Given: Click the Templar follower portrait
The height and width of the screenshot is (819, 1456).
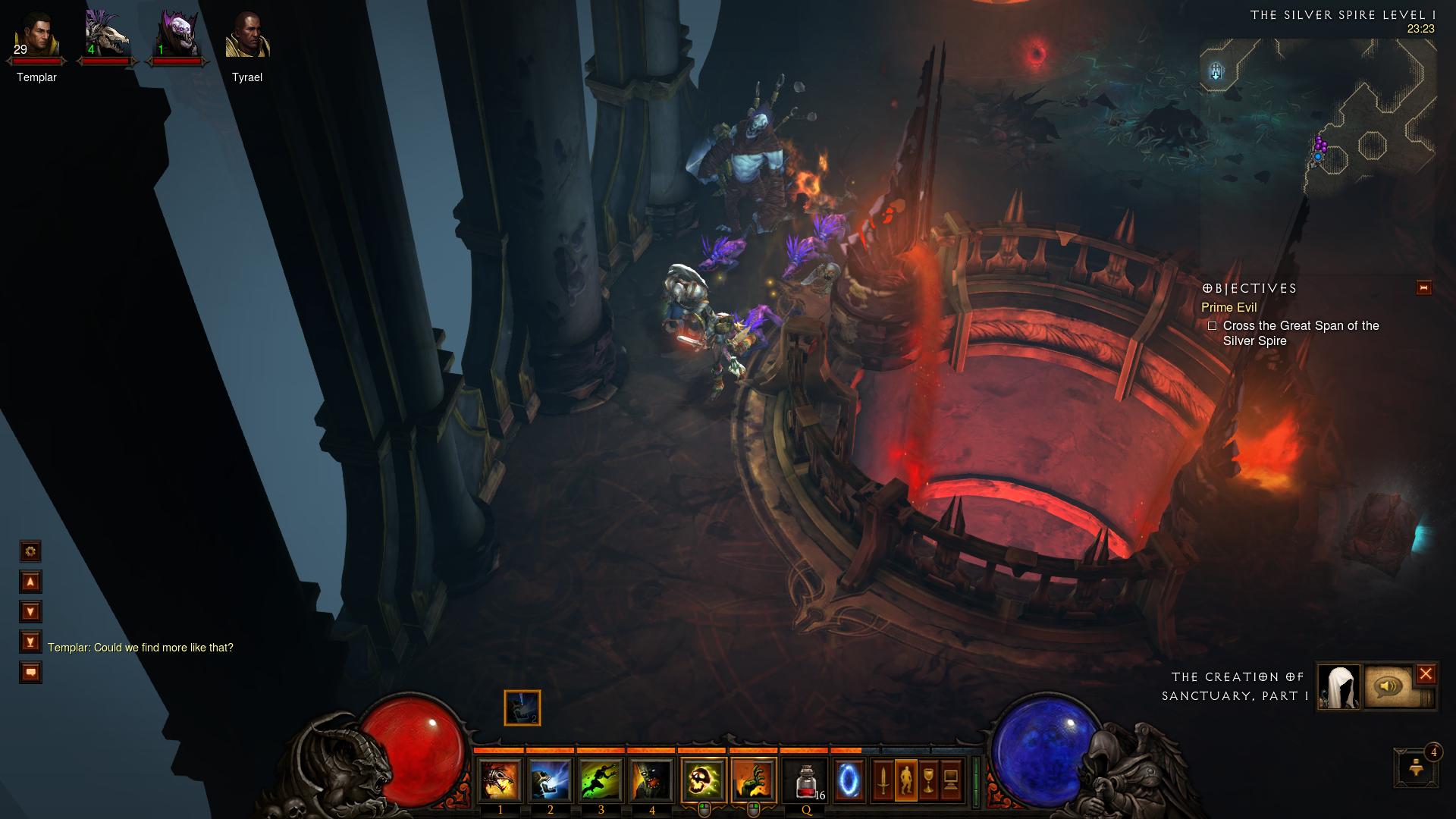Looking at the screenshot, I should tap(36, 36).
